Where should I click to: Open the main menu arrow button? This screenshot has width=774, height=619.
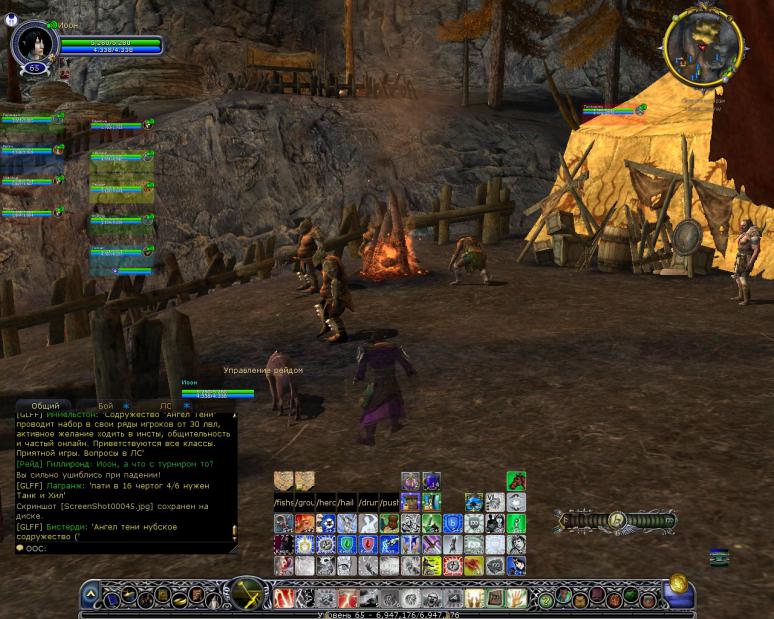point(90,596)
